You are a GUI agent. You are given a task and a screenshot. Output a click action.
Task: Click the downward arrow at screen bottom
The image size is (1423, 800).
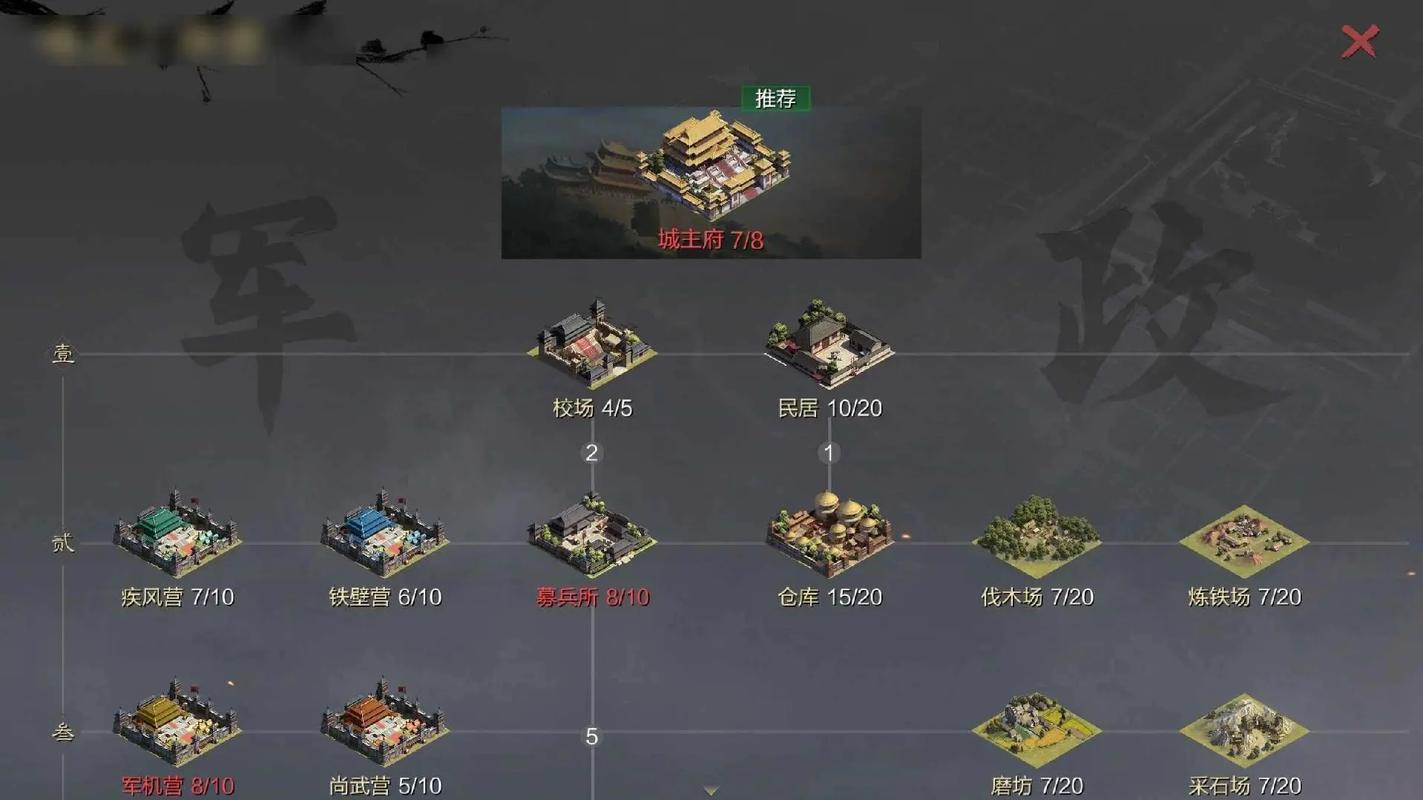[711, 790]
